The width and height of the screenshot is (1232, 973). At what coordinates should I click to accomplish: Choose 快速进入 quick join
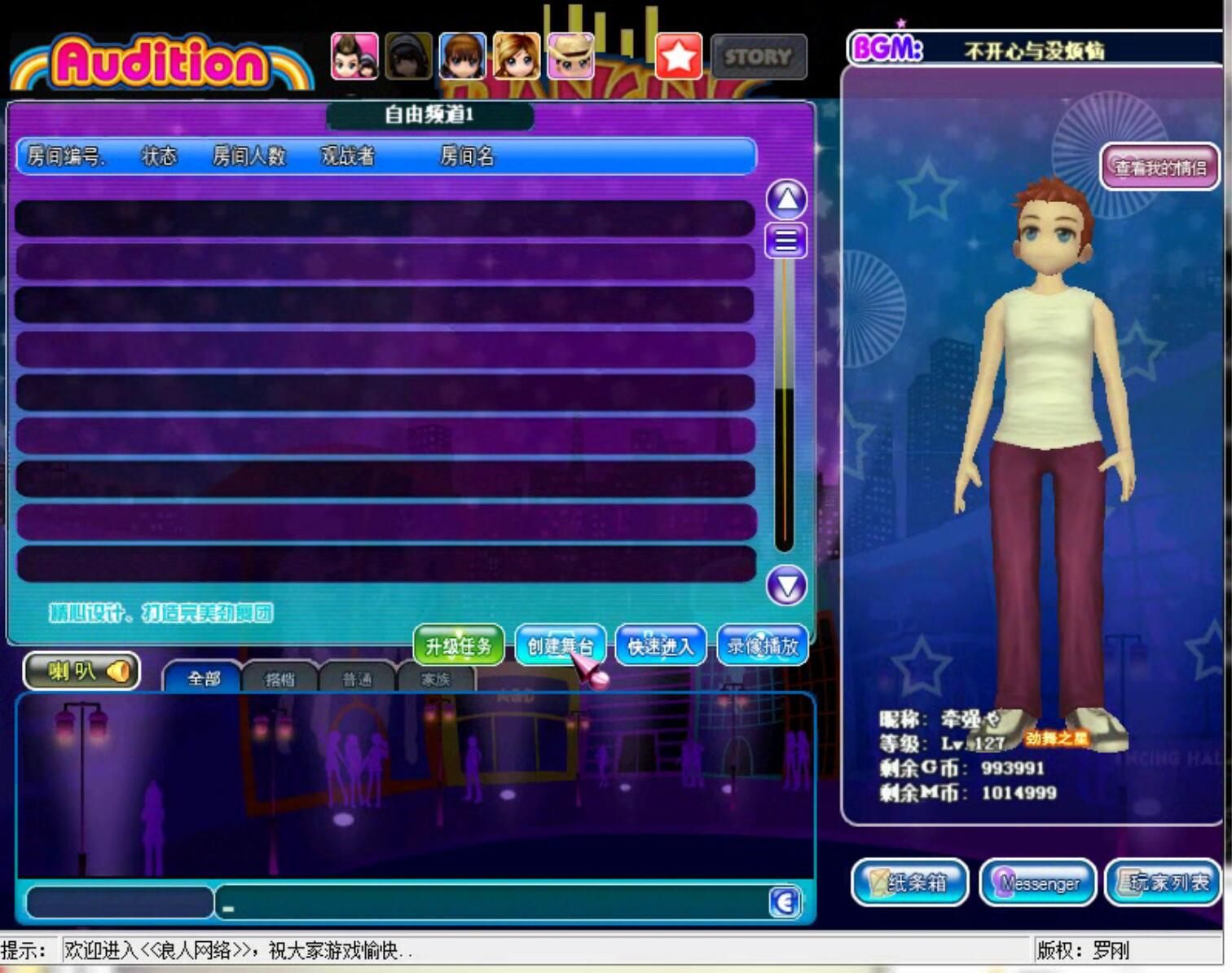(x=660, y=646)
